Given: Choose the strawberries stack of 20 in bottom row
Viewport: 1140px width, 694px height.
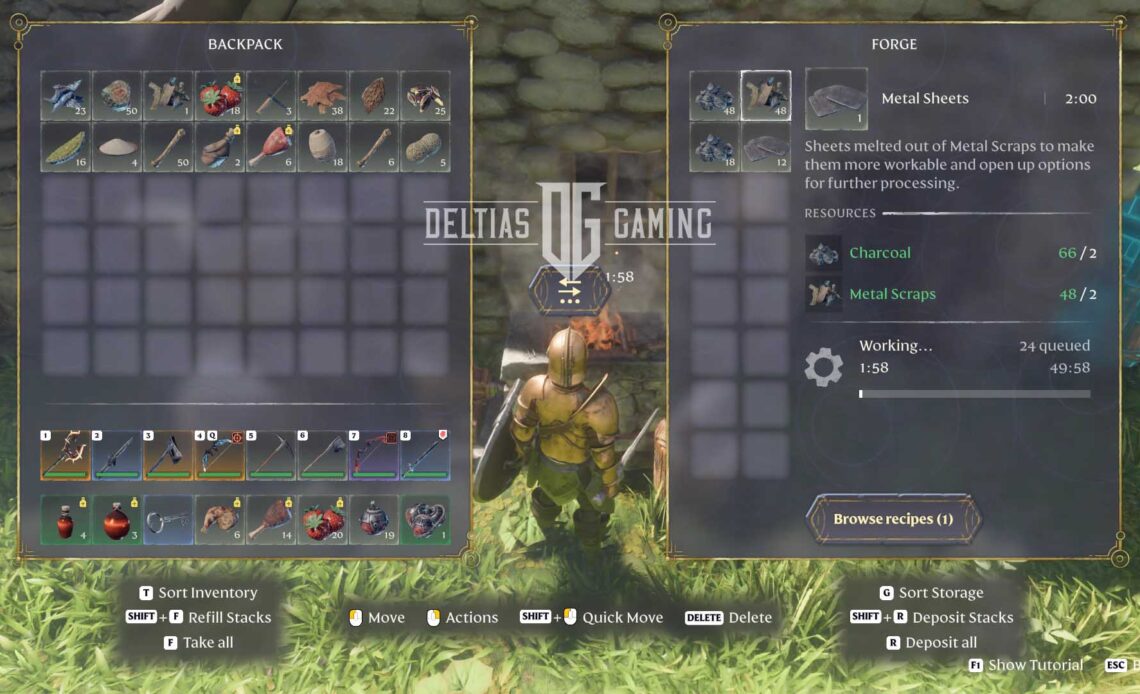Looking at the screenshot, I should coord(322,520).
